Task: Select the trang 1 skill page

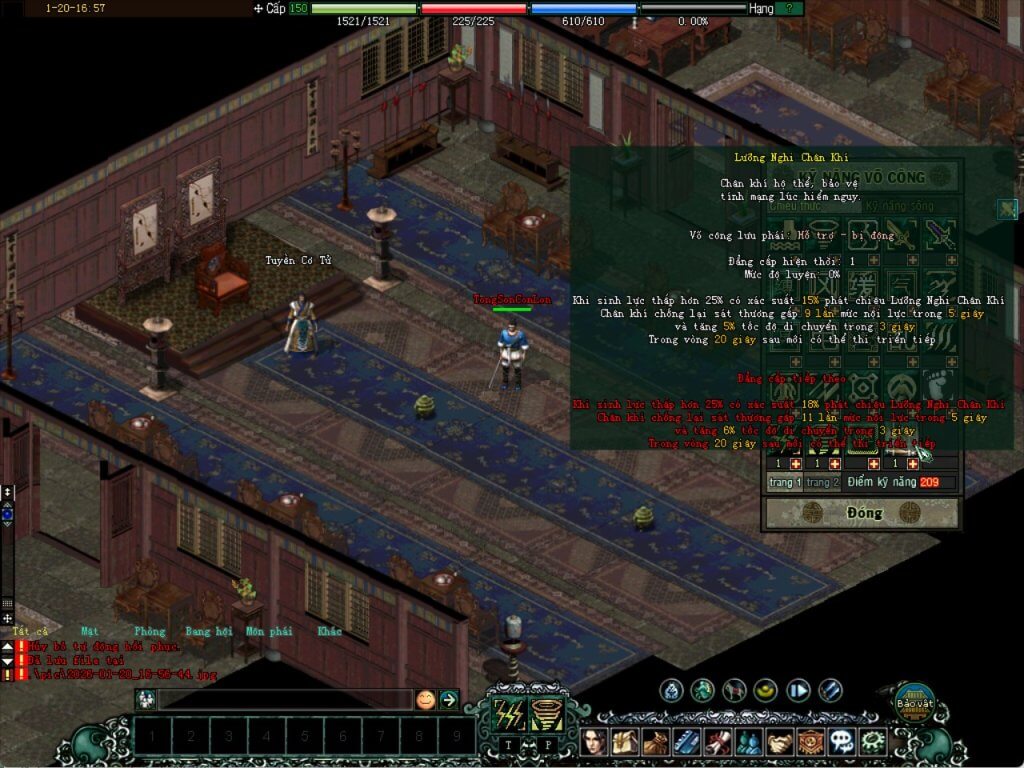Action: coord(784,483)
